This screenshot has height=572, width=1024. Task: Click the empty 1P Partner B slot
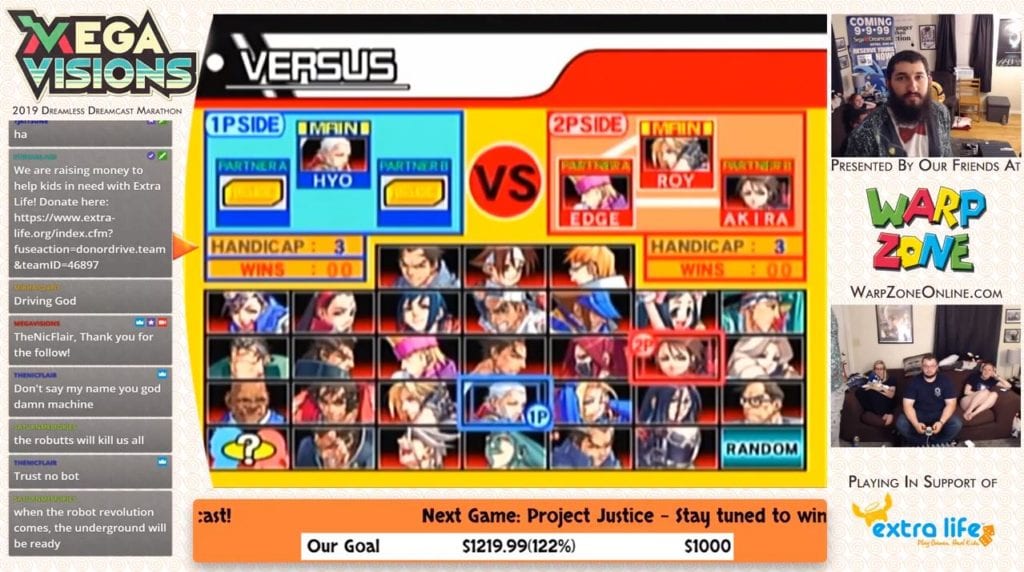(414, 193)
